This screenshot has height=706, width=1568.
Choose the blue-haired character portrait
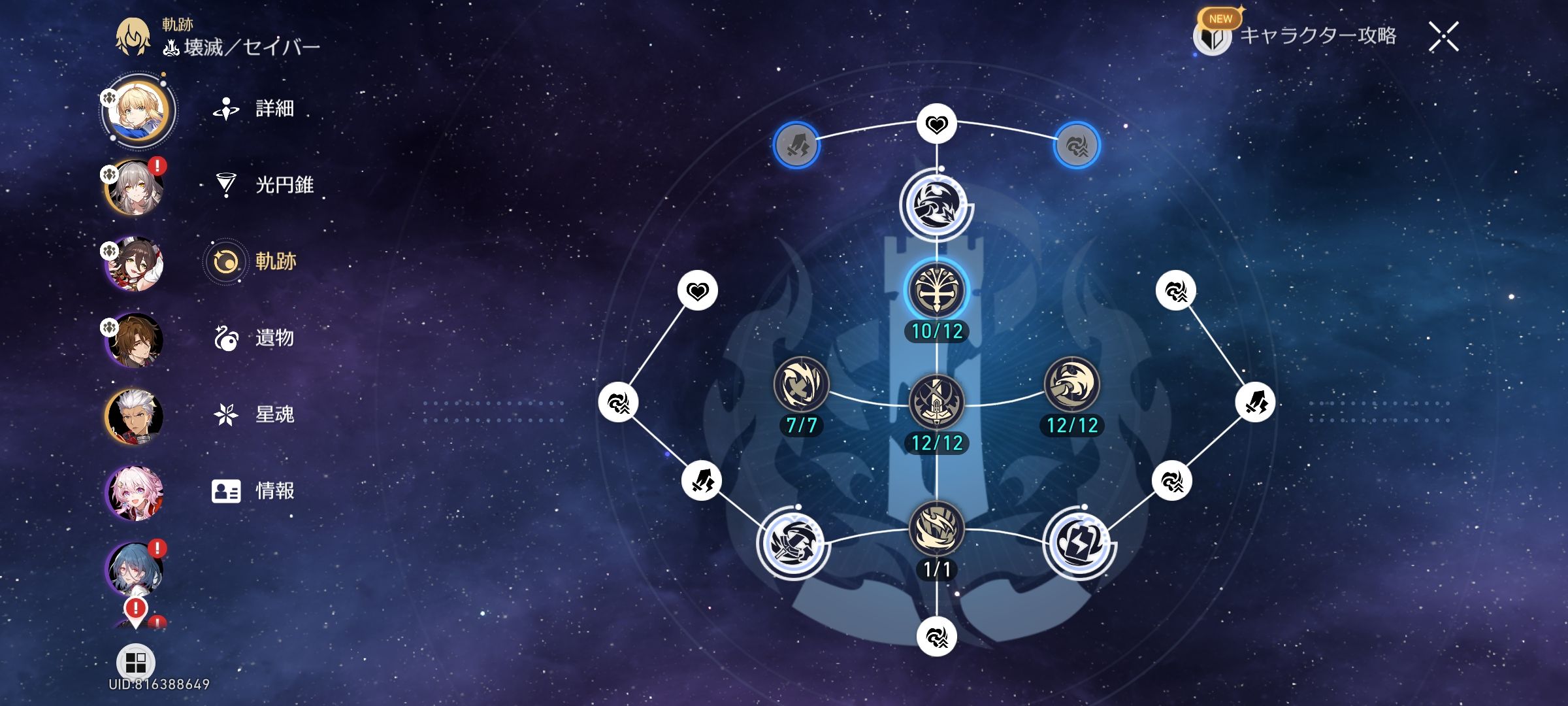tap(135, 569)
